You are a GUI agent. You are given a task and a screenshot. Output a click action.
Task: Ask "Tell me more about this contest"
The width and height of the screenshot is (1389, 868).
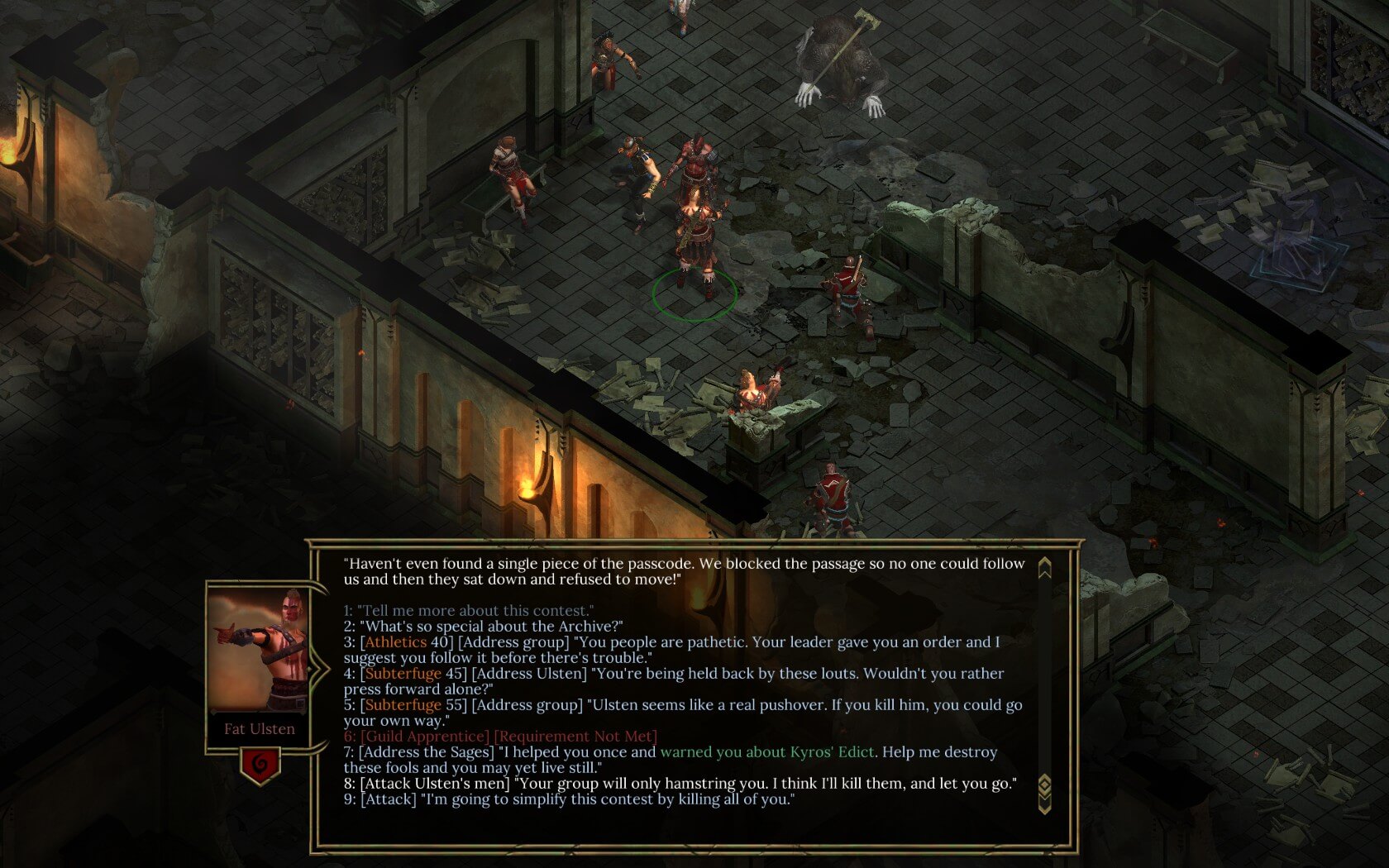pyautogui.click(x=469, y=611)
